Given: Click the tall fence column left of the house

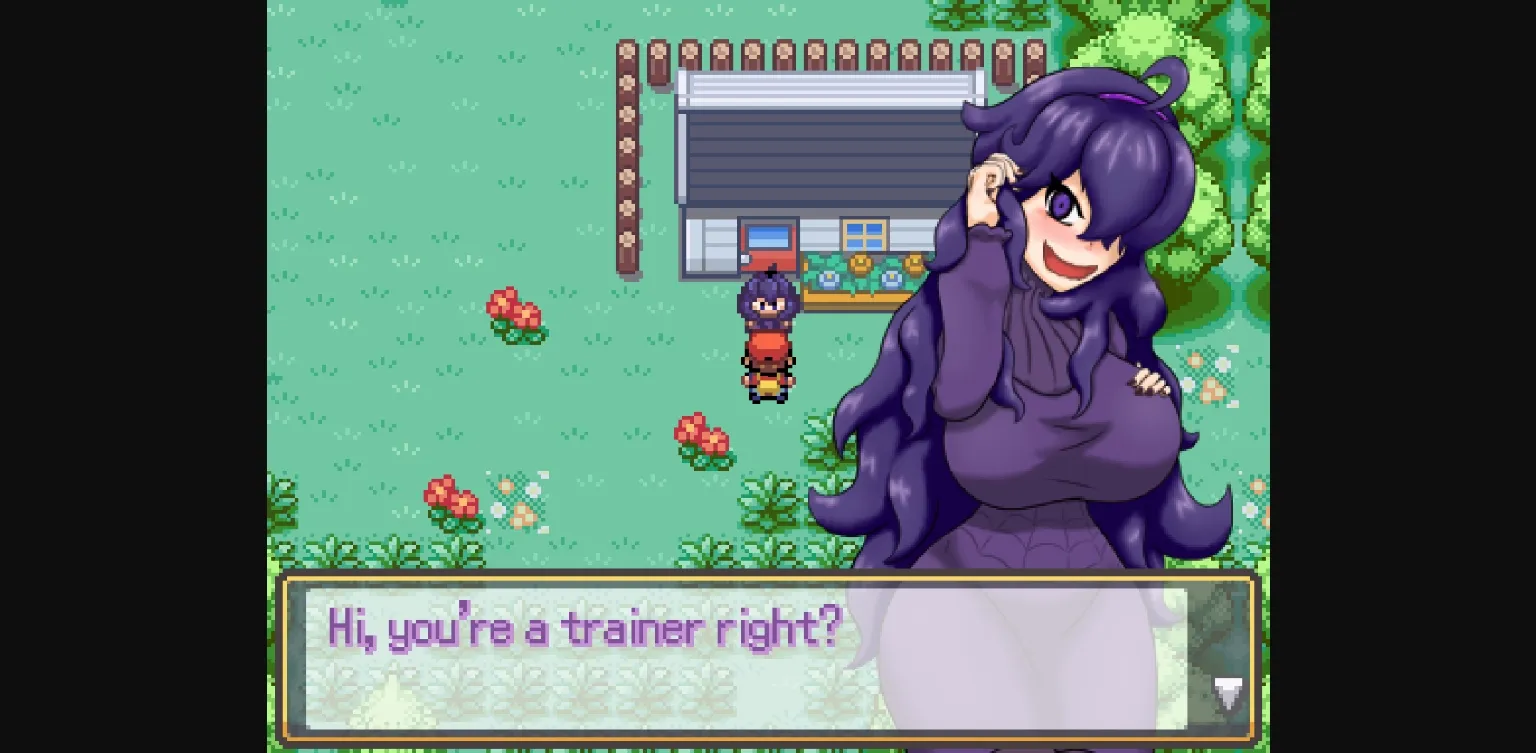Looking at the screenshot, I should point(625,150).
